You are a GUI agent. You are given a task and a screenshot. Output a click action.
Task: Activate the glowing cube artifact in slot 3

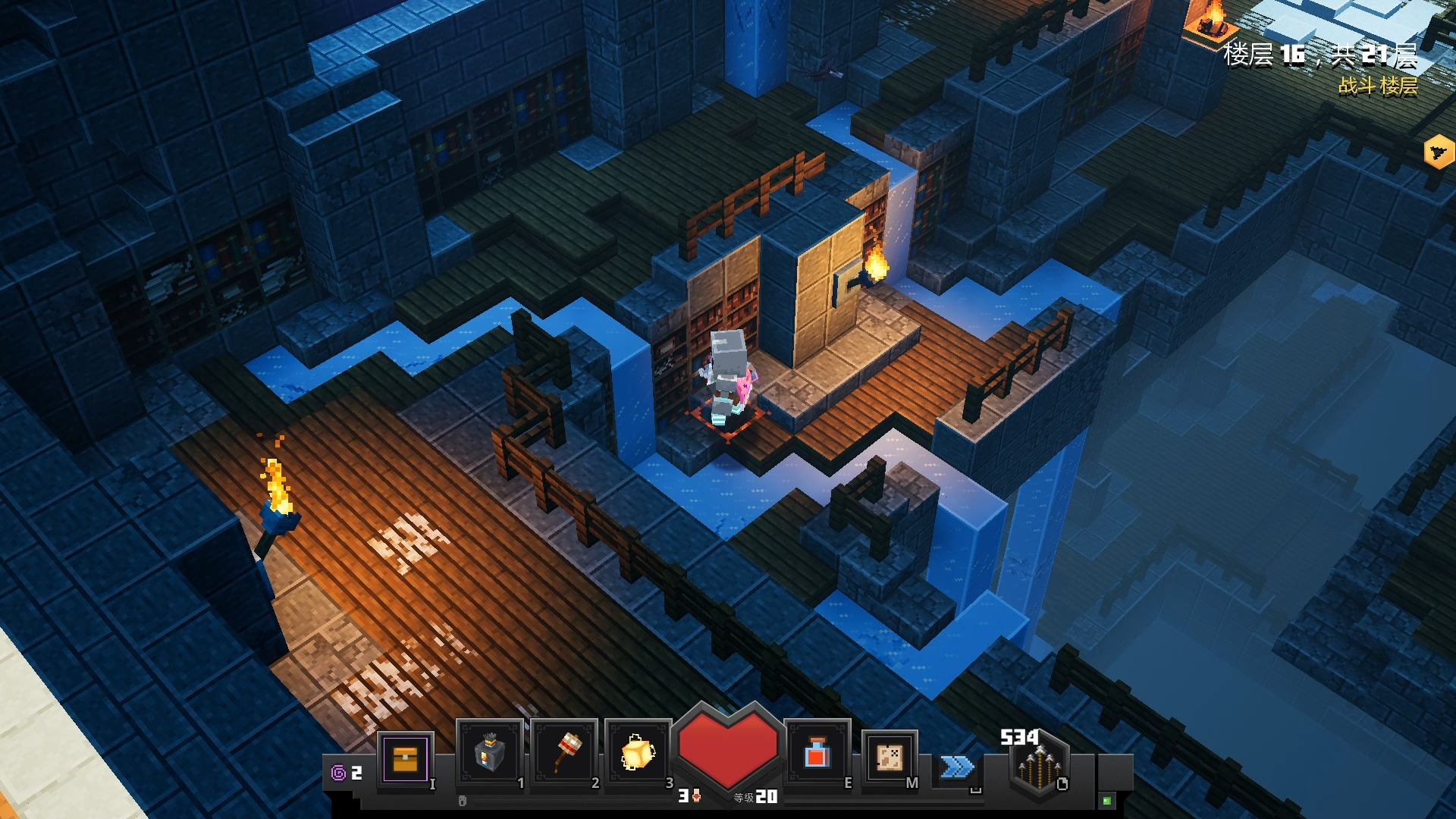tap(638, 753)
